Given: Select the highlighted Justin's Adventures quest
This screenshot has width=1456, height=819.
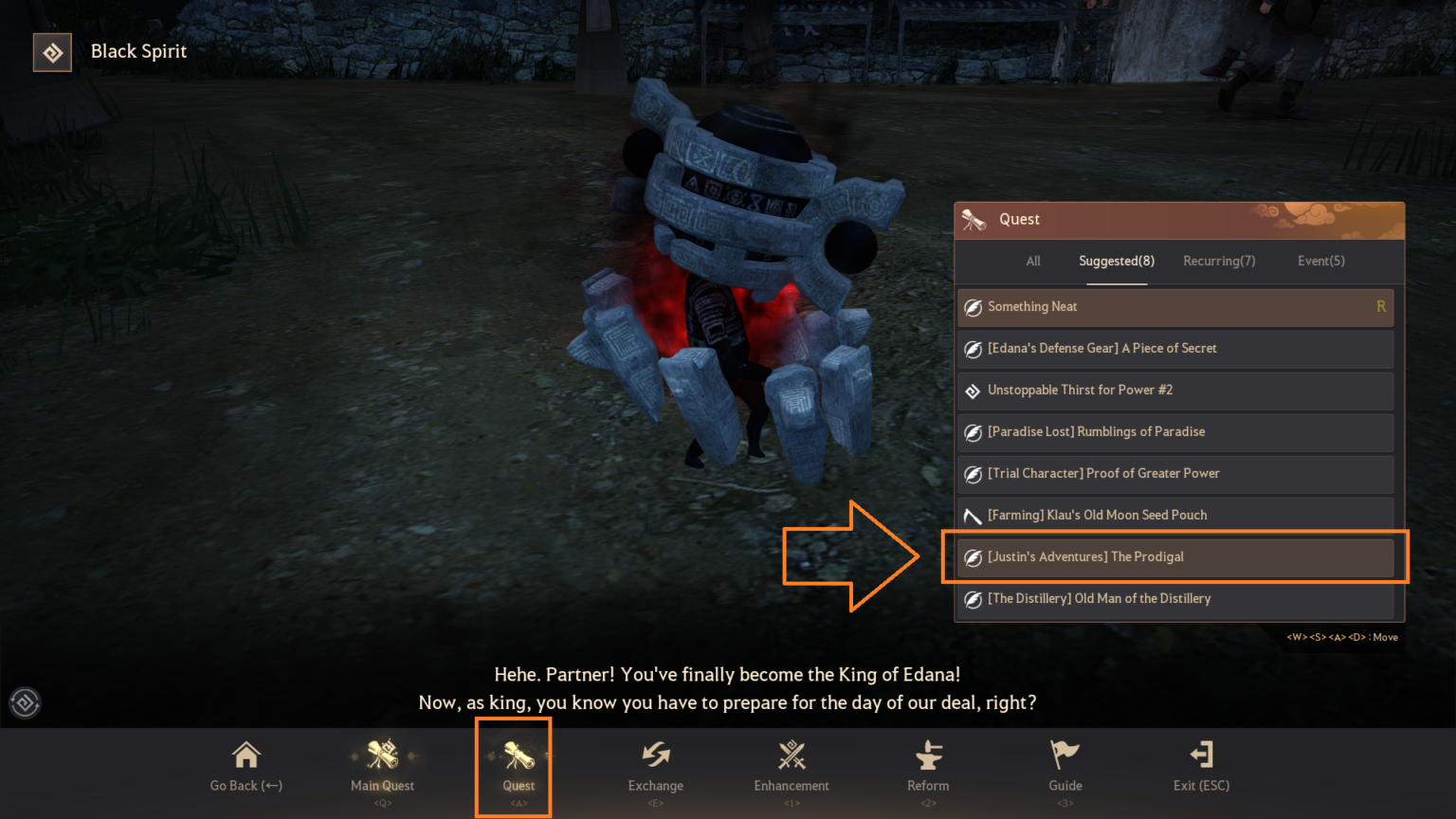Looking at the screenshot, I should [1175, 557].
